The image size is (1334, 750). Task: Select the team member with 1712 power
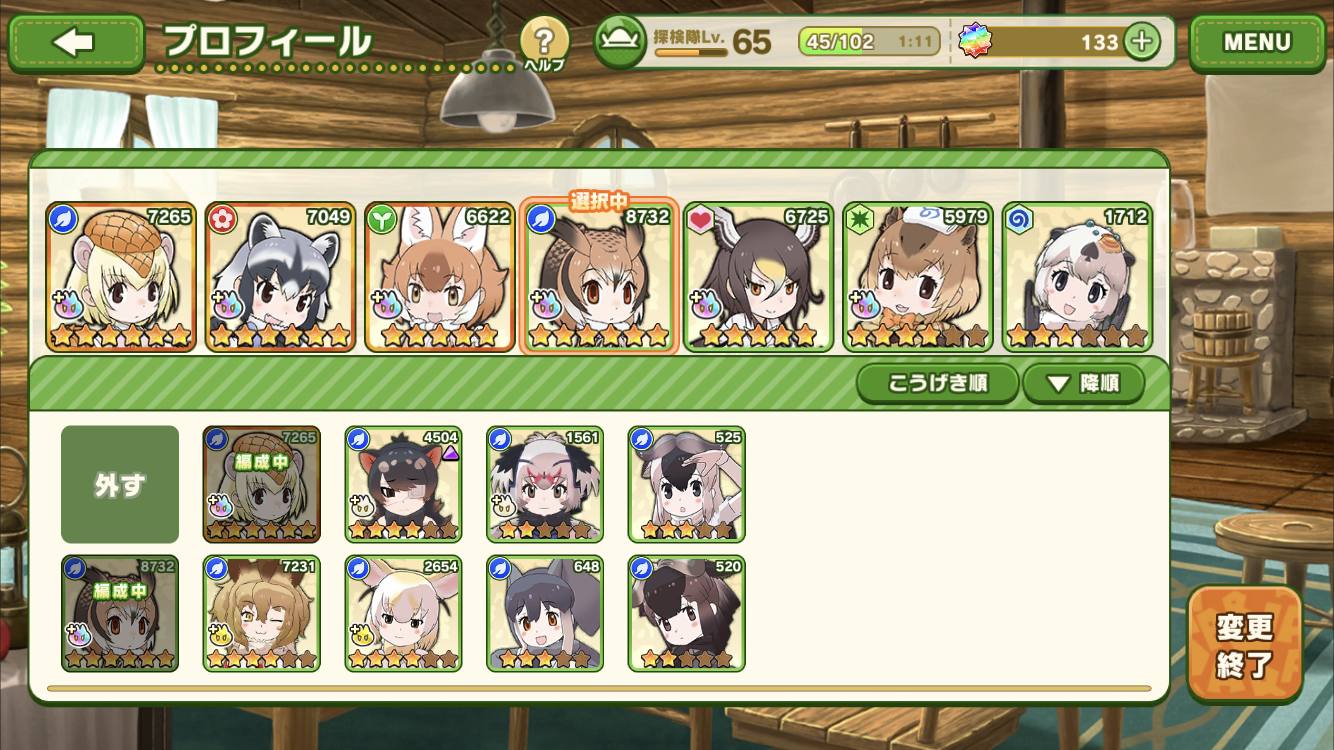[1077, 277]
